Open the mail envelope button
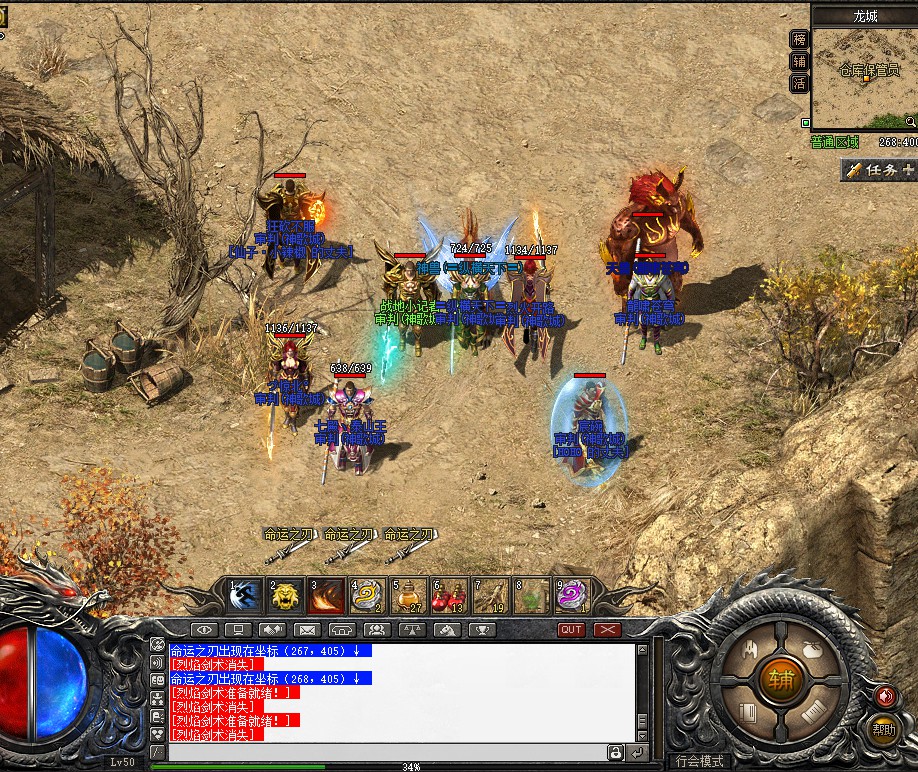The image size is (918, 772). click(307, 630)
